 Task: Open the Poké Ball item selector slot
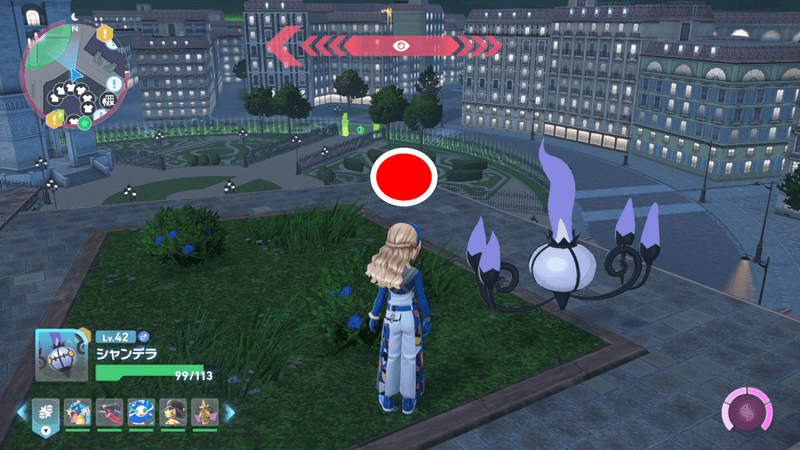point(46,411)
